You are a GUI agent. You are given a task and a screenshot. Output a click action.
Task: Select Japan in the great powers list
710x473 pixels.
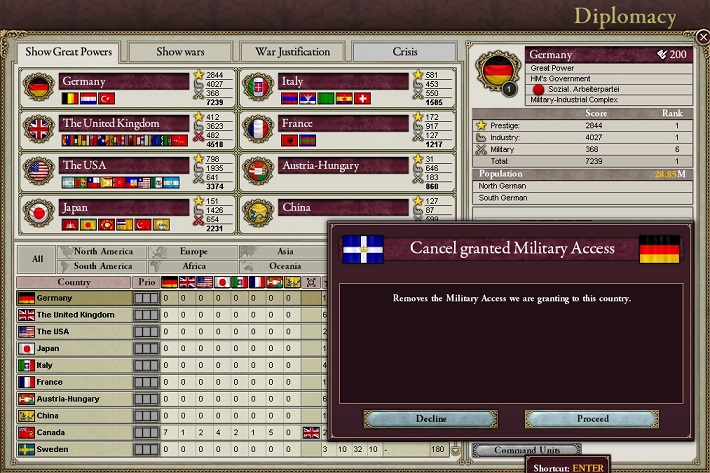pyautogui.click(x=124, y=208)
